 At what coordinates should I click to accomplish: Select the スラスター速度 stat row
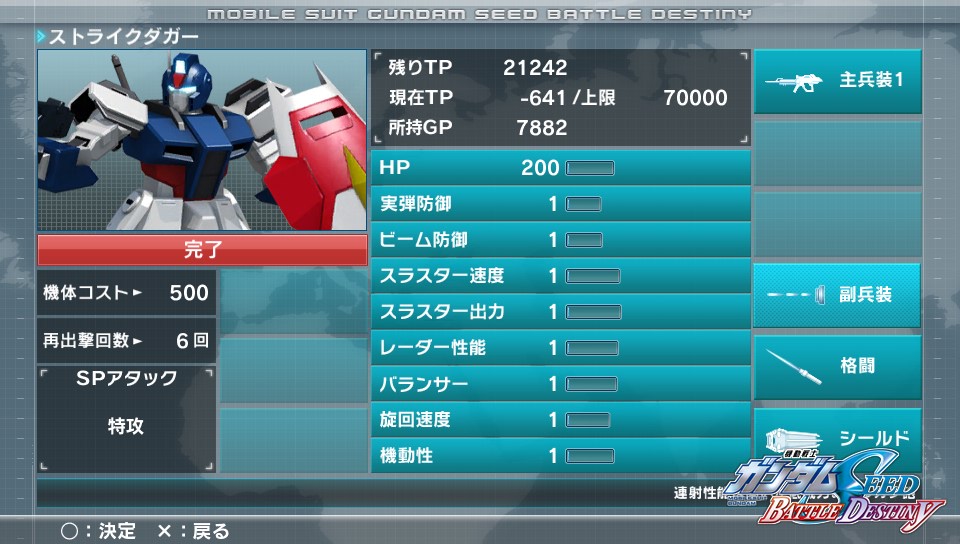(x=560, y=276)
